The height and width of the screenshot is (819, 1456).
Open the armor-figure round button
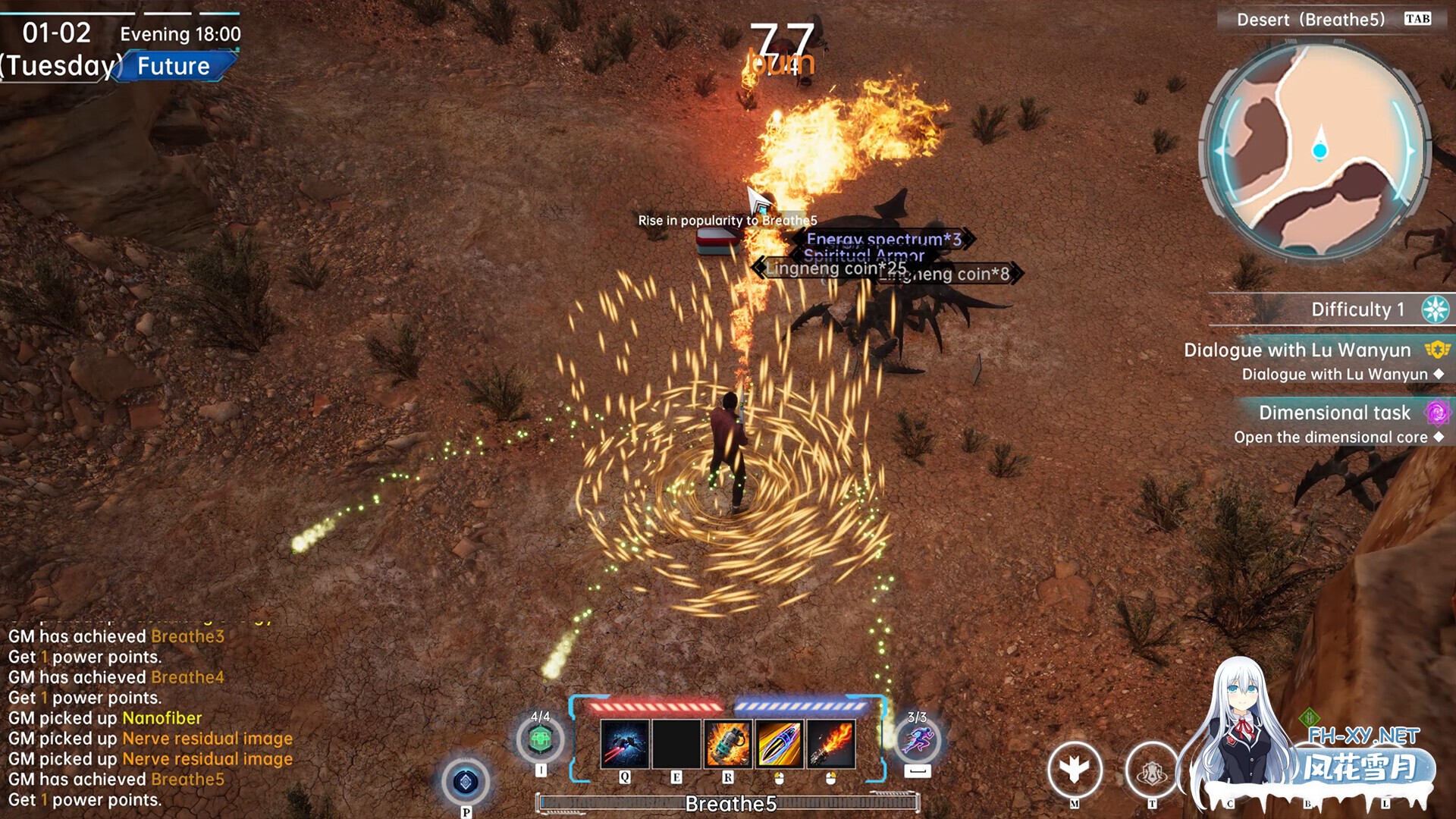tap(1152, 771)
